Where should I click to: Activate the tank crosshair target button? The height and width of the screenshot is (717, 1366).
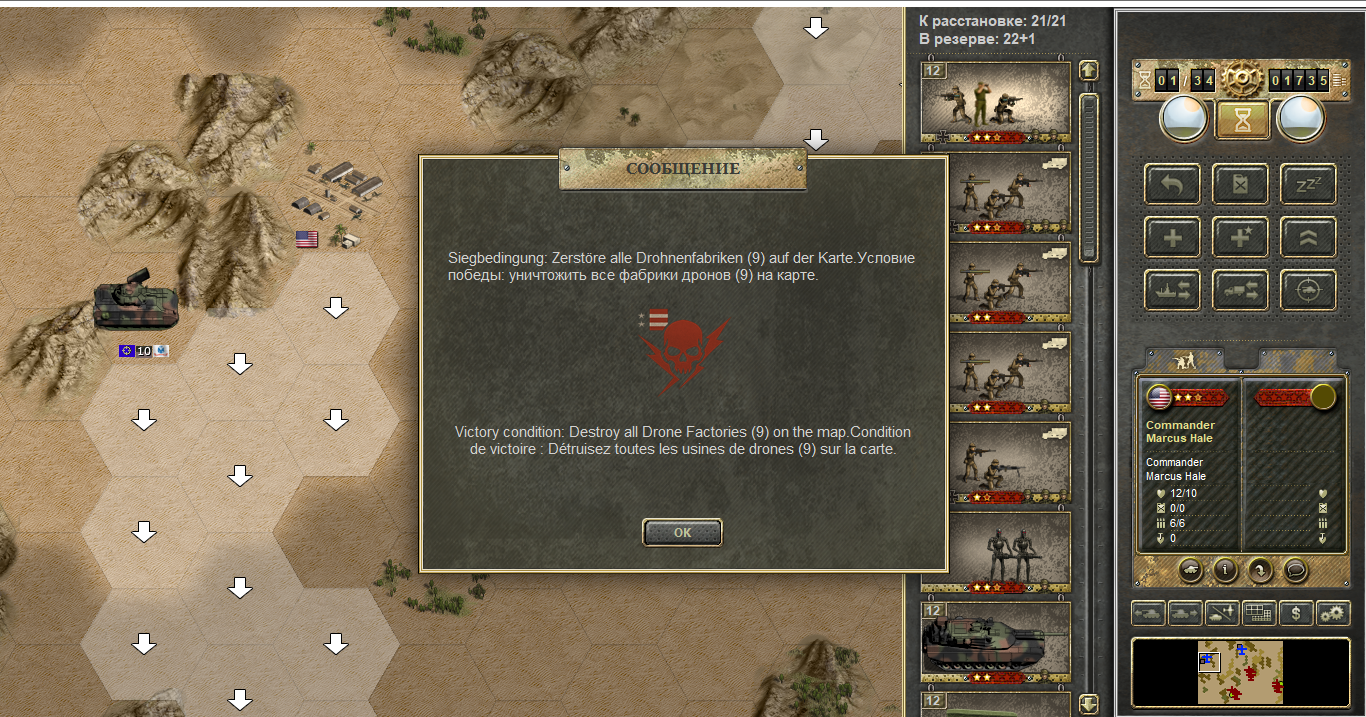point(1308,290)
